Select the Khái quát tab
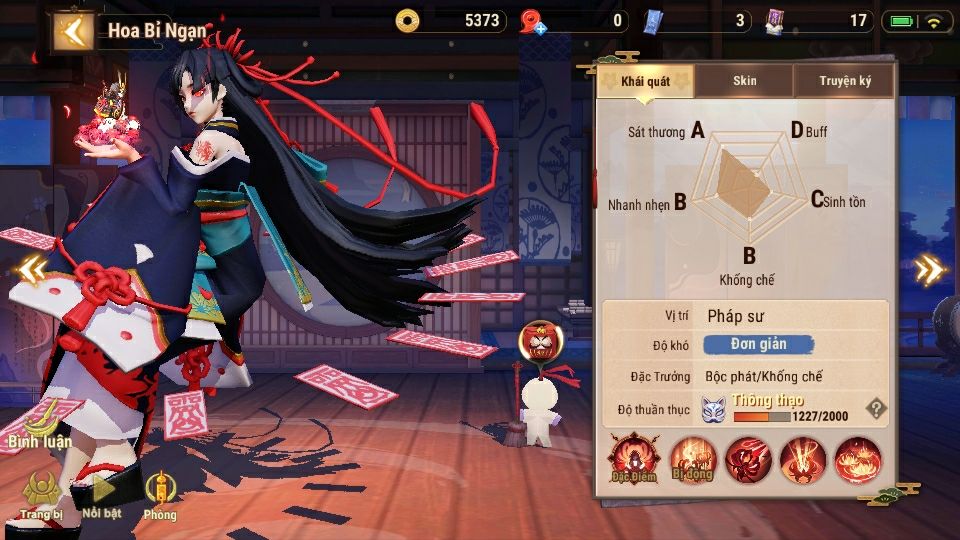This screenshot has height=540, width=960. tap(645, 81)
